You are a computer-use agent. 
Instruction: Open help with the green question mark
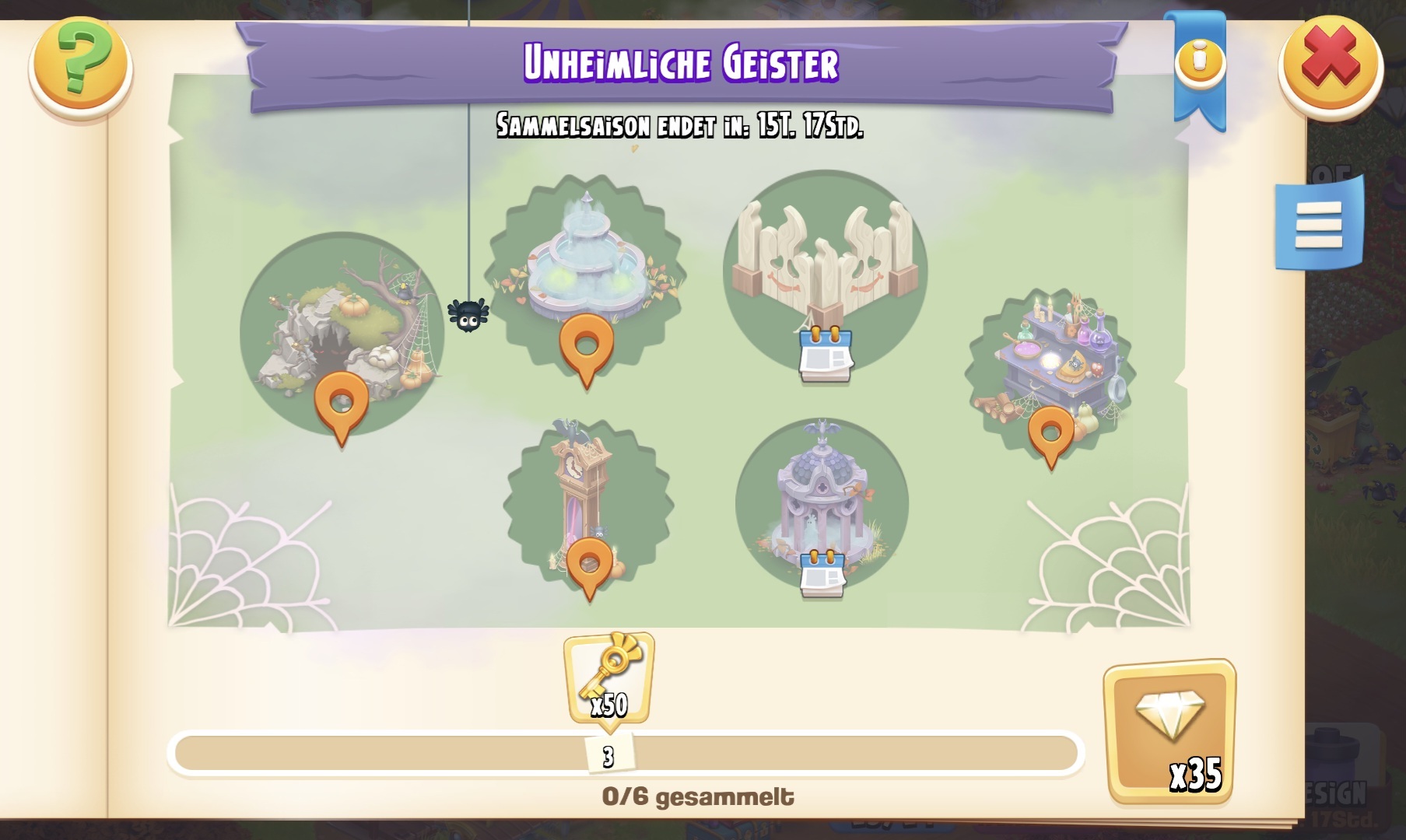tap(81, 65)
